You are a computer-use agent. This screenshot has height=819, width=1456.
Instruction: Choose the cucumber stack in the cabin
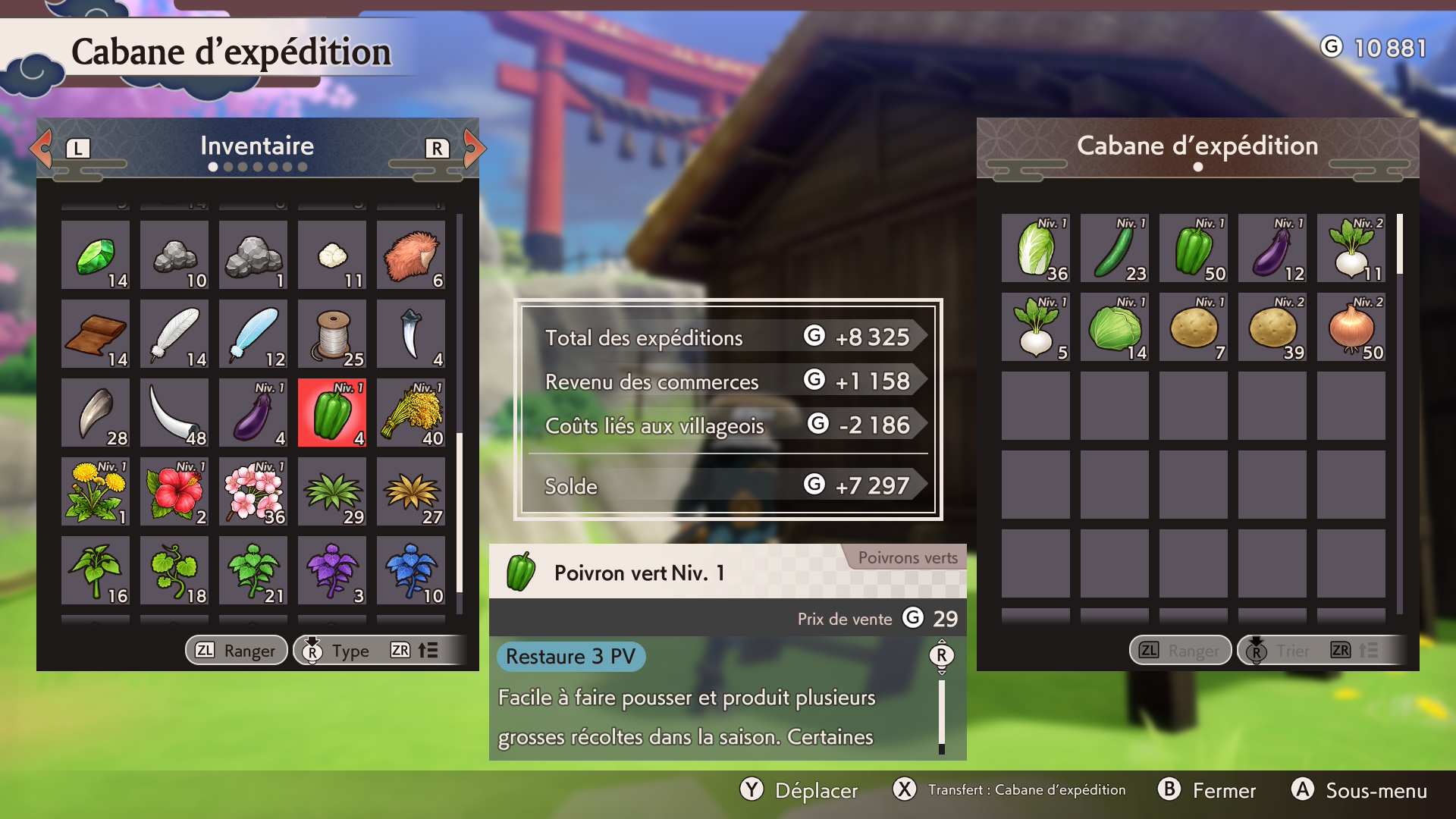(x=1115, y=249)
